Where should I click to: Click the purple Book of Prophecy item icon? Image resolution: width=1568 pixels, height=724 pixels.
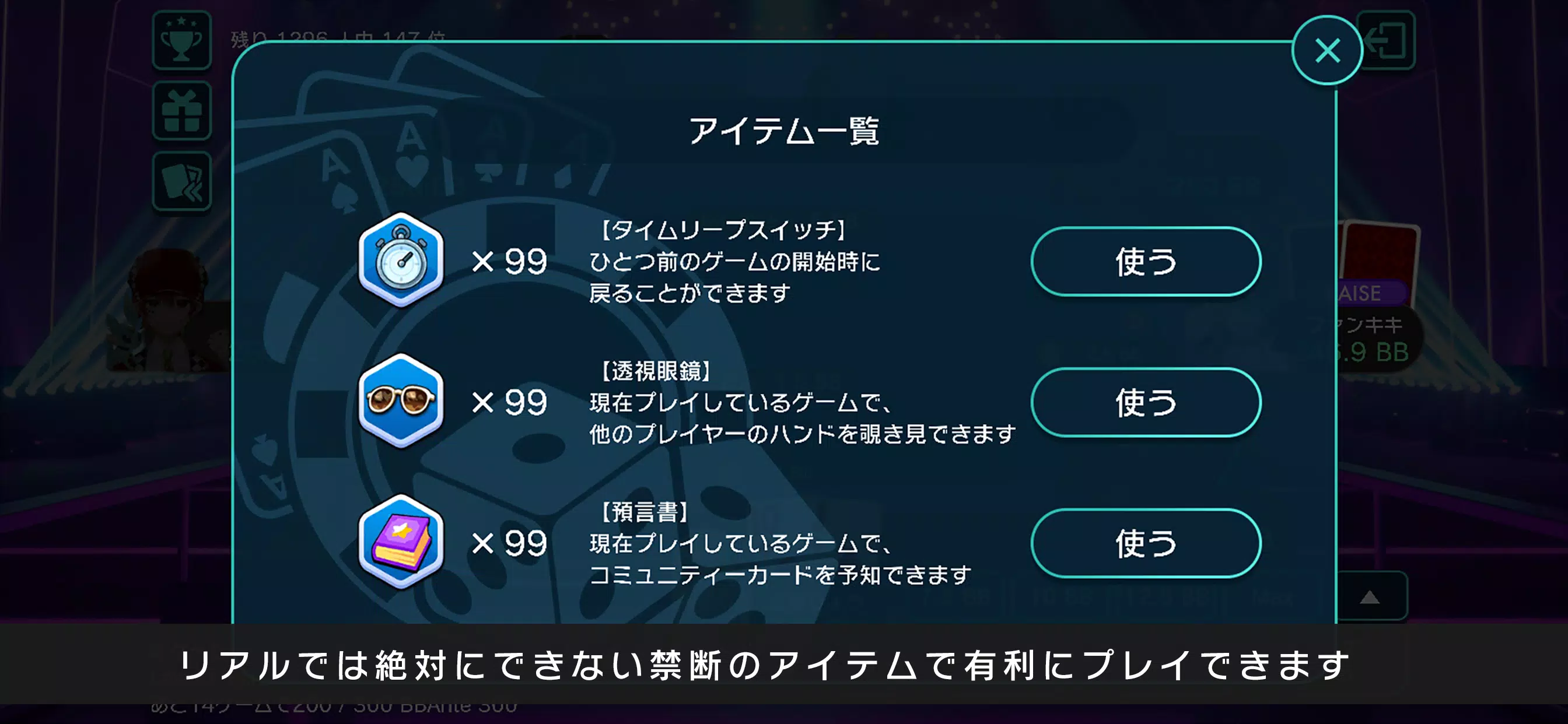pyautogui.click(x=401, y=543)
